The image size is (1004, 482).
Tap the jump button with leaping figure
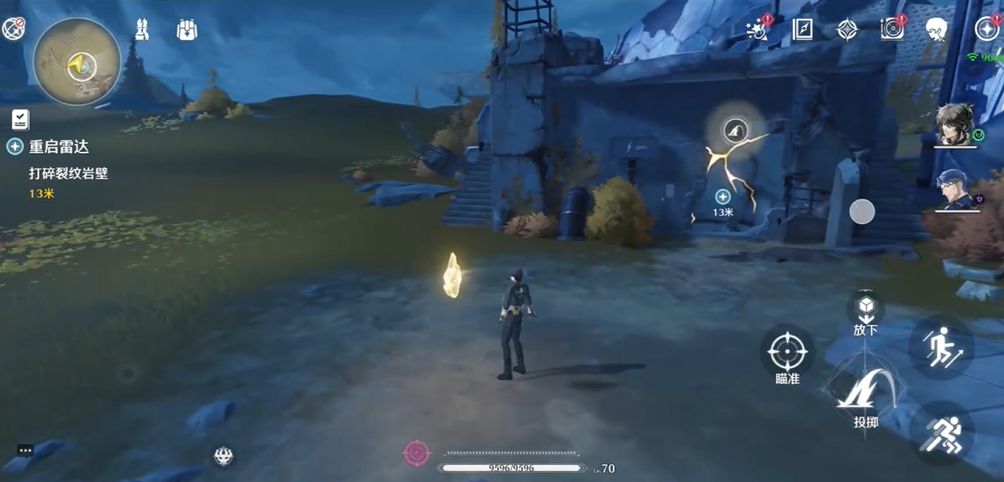pyautogui.click(x=941, y=349)
